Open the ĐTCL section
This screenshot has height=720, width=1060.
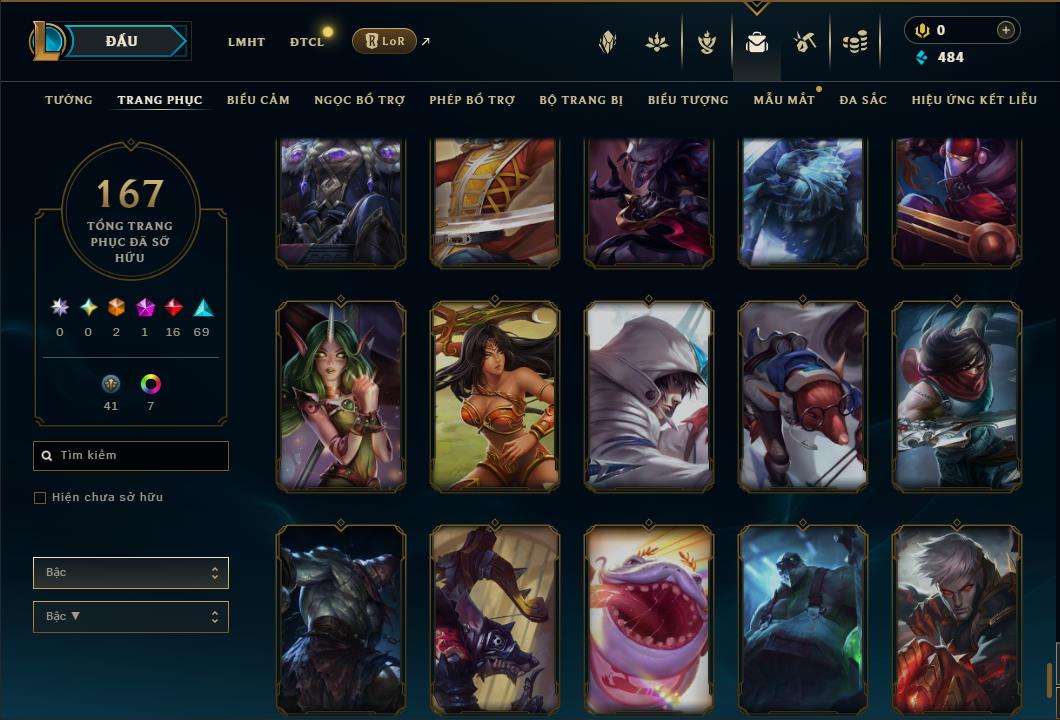click(x=307, y=42)
